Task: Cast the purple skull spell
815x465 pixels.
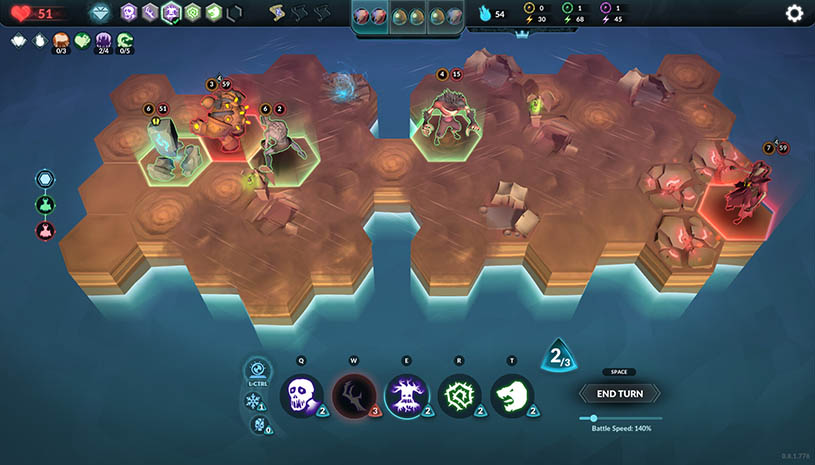Action: 301,395
